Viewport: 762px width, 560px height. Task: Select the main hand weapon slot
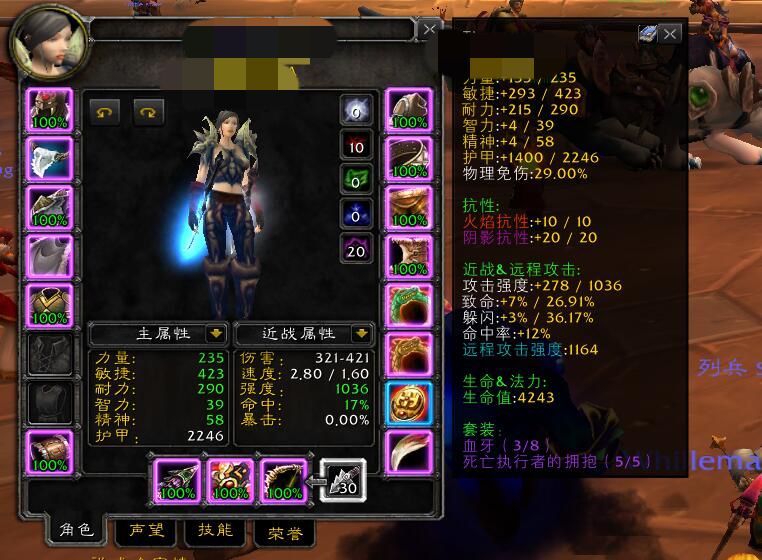click(177, 480)
